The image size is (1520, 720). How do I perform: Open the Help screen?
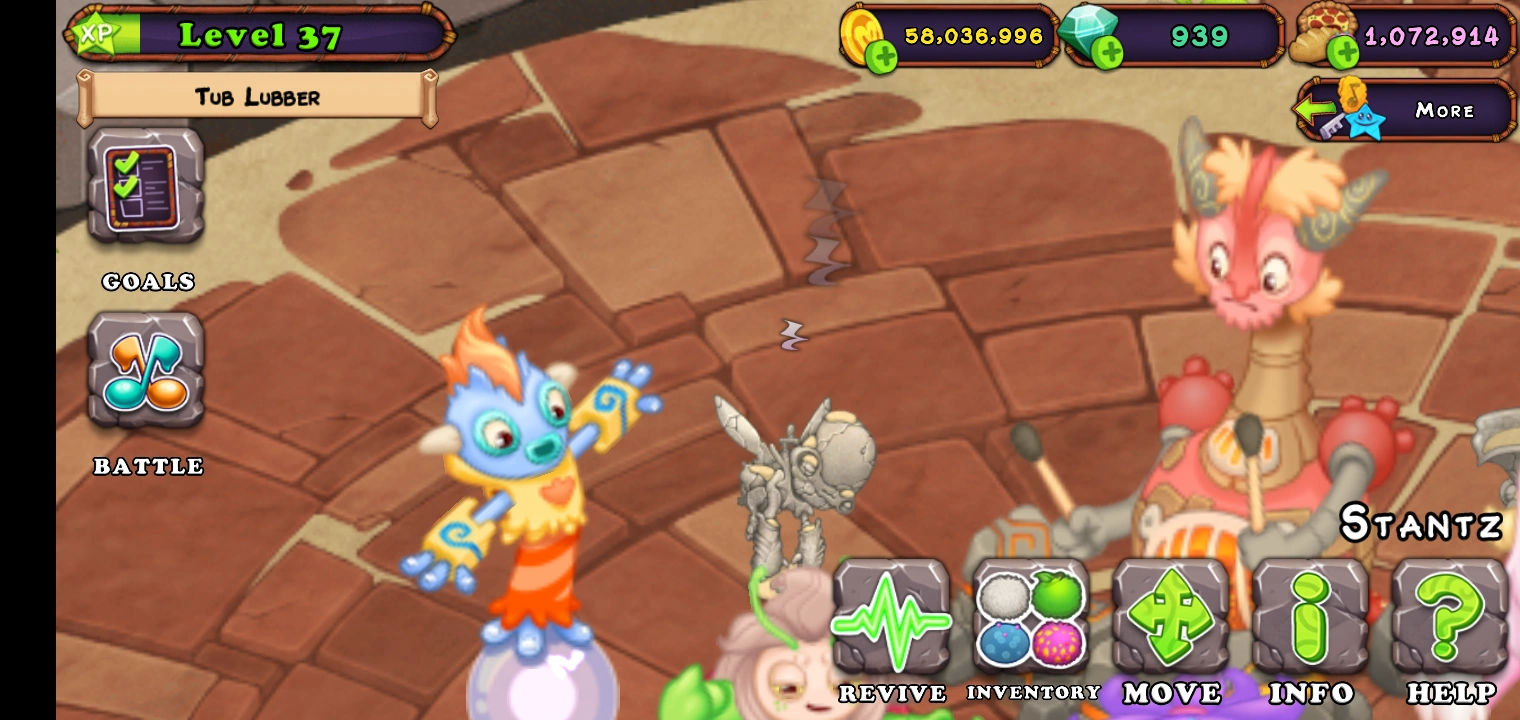pyautogui.click(x=1449, y=617)
